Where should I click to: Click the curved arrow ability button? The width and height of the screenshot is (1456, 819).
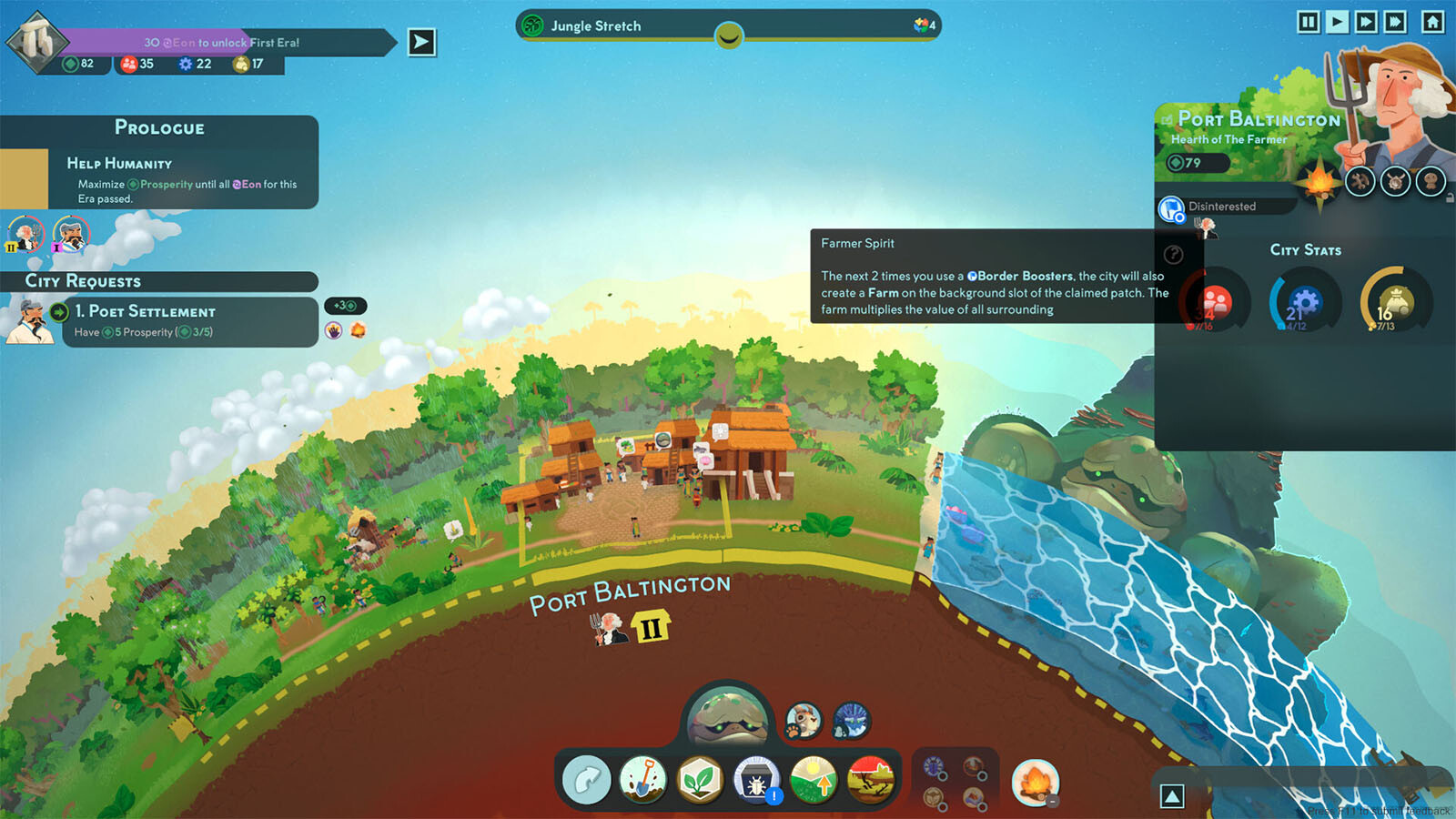[587, 781]
